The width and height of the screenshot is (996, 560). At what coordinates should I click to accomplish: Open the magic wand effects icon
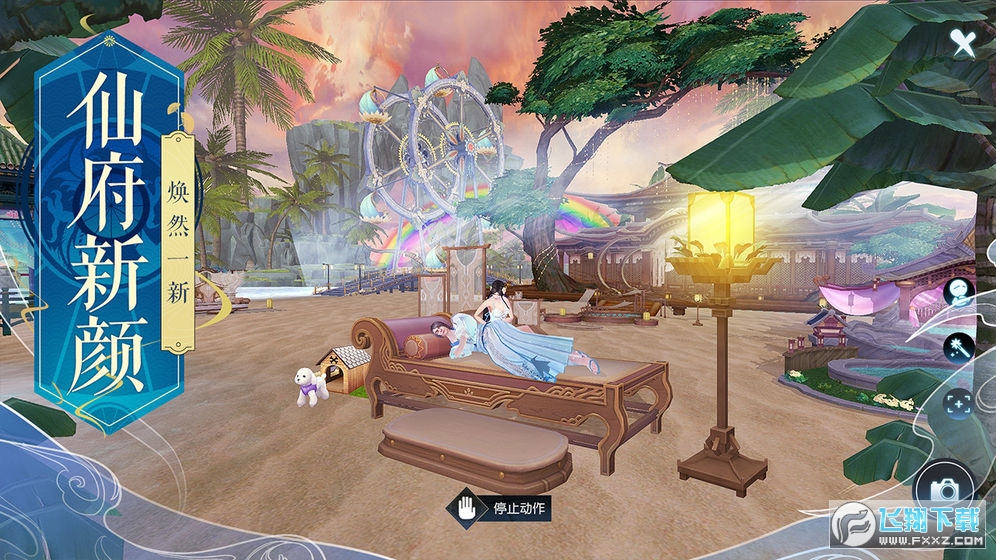(958, 347)
